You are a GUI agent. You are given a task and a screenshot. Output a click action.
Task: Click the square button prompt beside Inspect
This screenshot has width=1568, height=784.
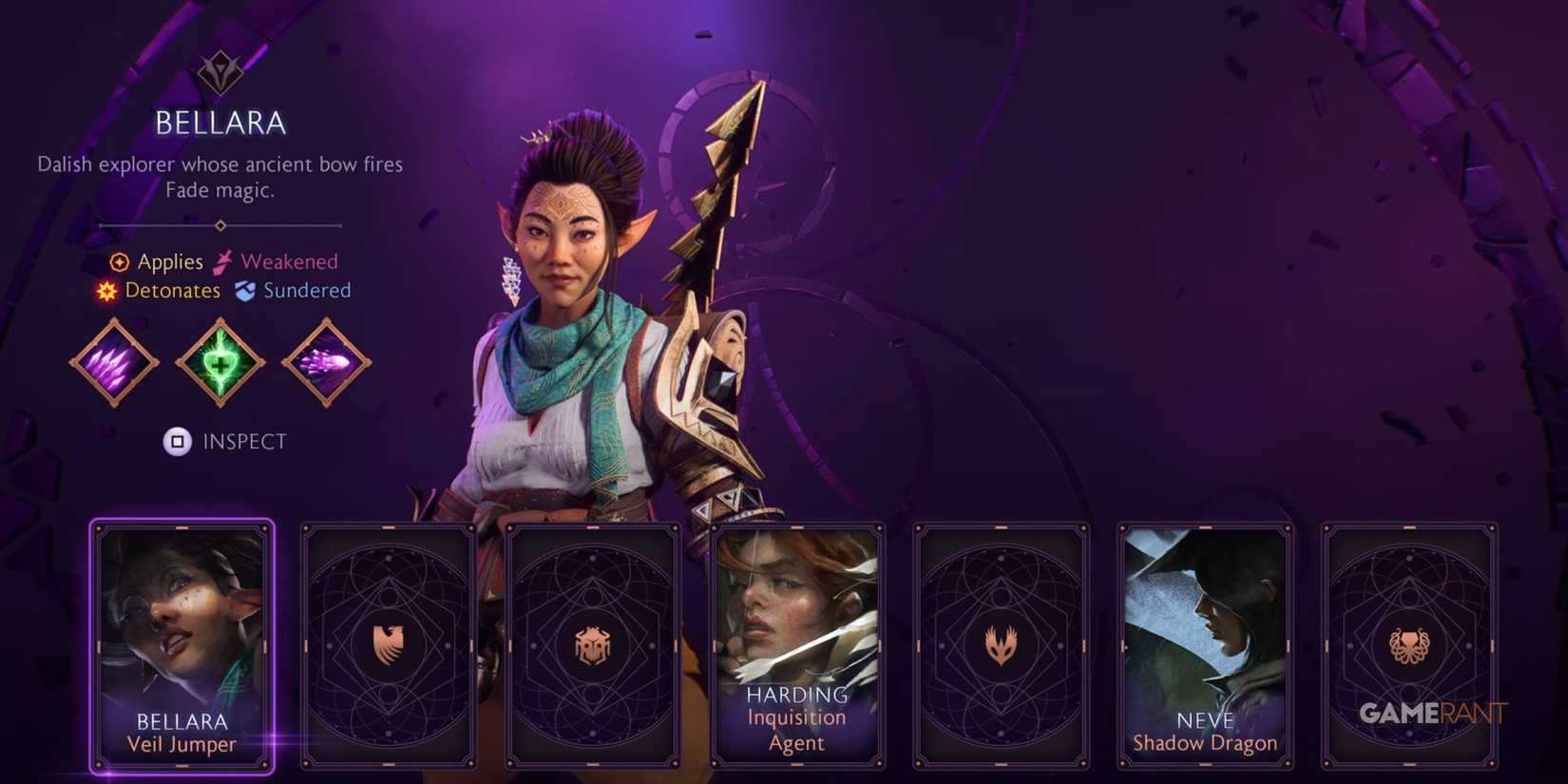pyautogui.click(x=176, y=441)
